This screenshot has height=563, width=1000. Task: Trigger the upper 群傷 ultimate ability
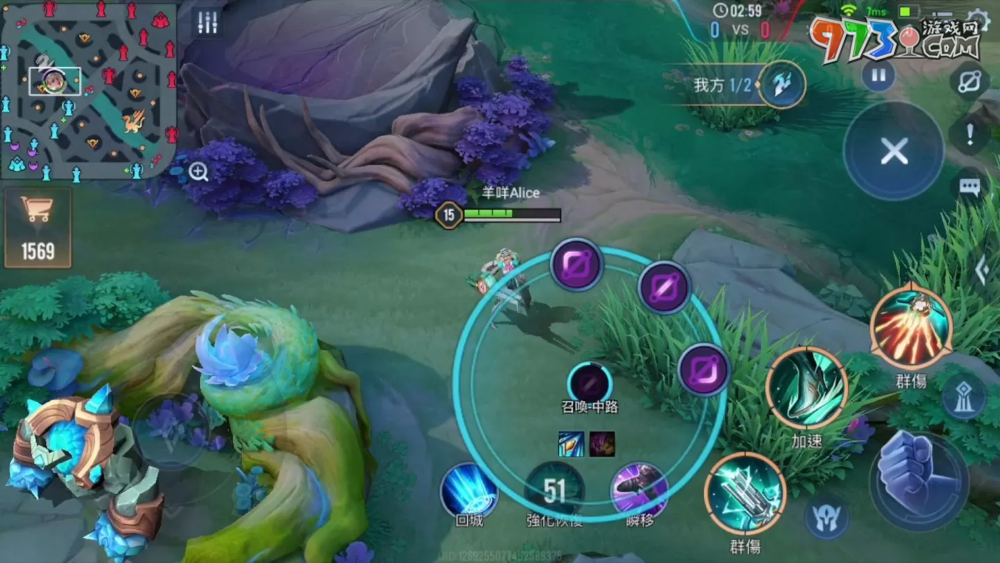pos(911,327)
